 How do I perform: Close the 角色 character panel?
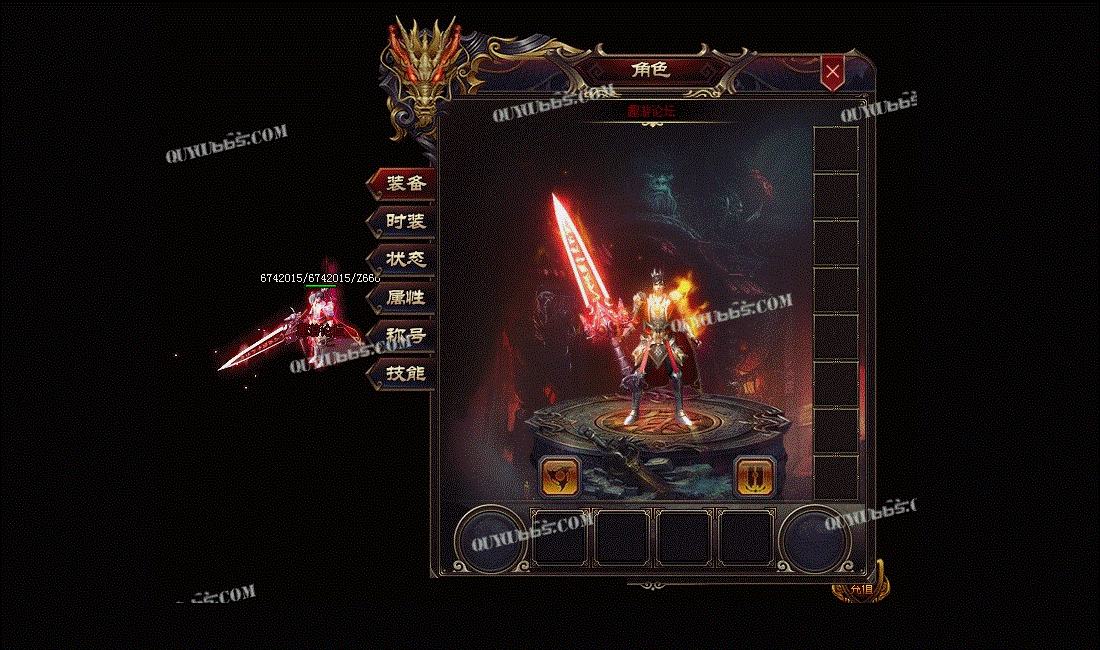click(832, 72)
